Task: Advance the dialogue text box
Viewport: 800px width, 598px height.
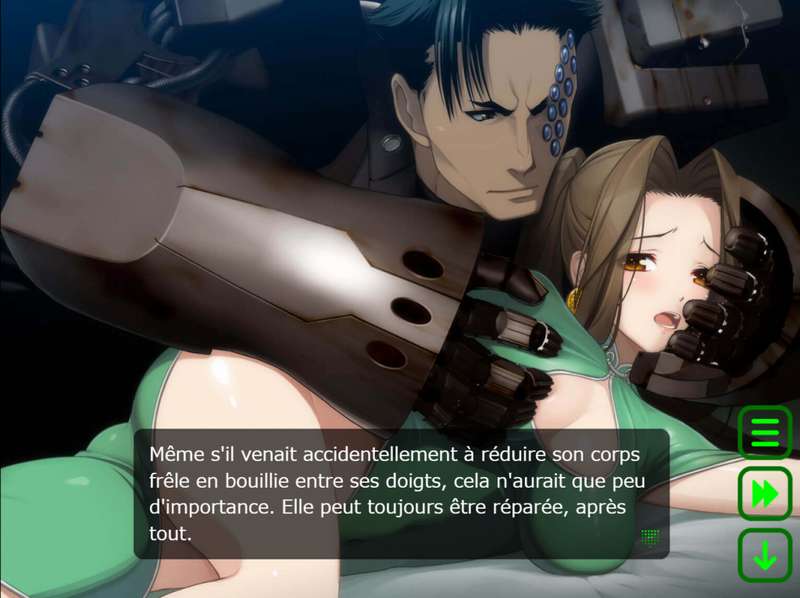Action: (400, 493)
